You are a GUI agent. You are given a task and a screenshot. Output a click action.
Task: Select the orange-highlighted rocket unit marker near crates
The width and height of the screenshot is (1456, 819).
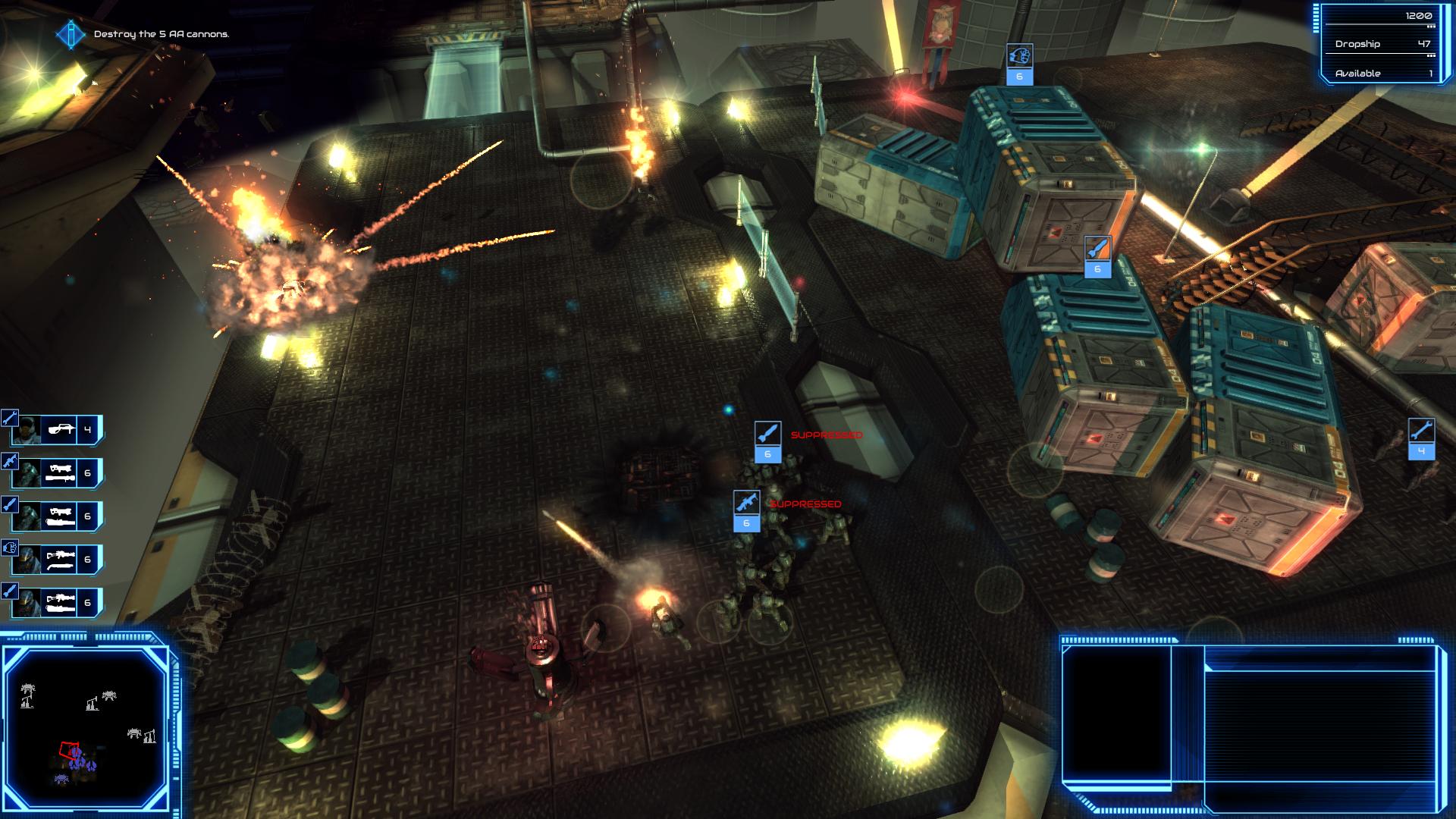[1097, 258]
